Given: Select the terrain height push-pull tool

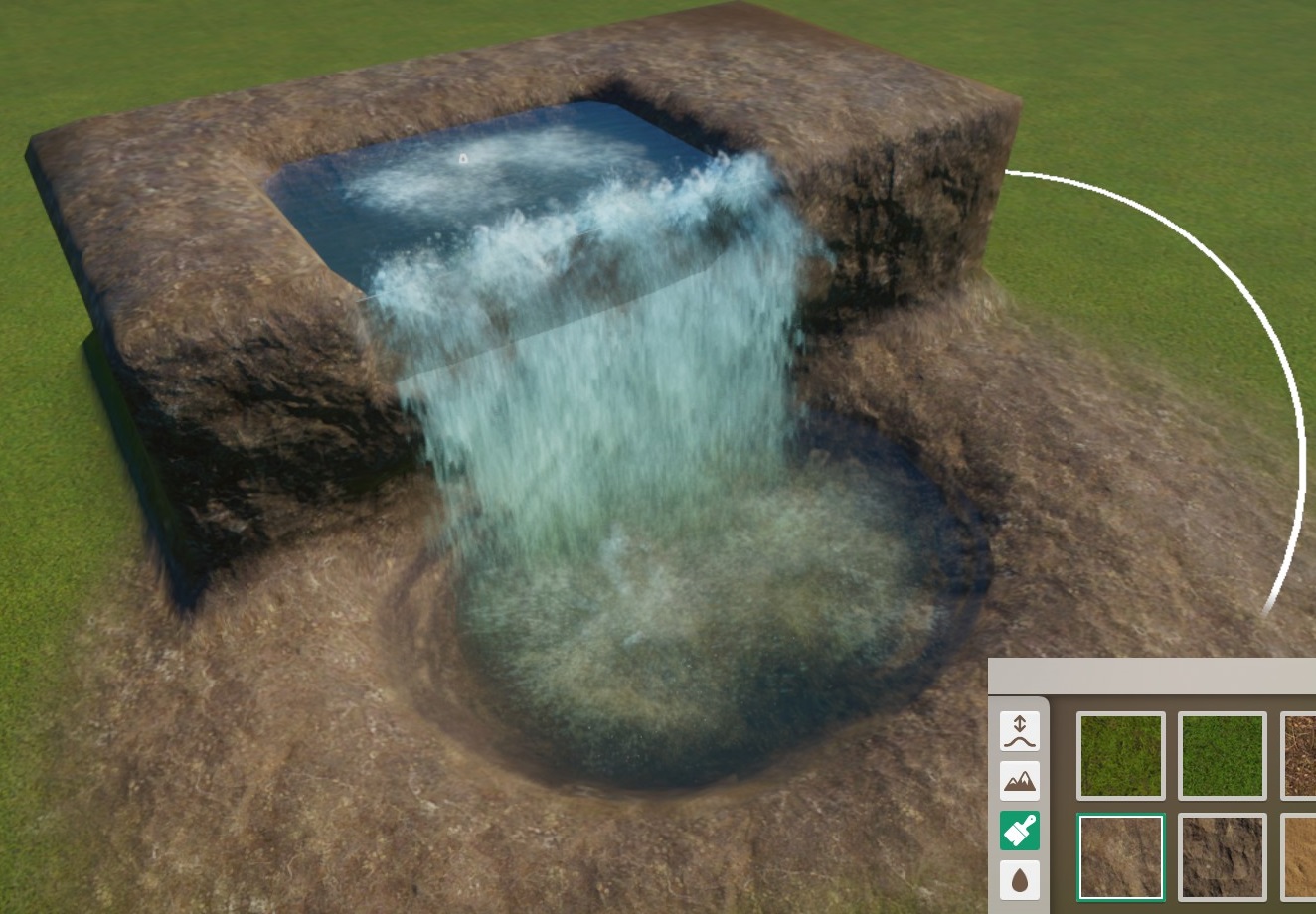Looking at the screenshot, I should point(1019,731).
